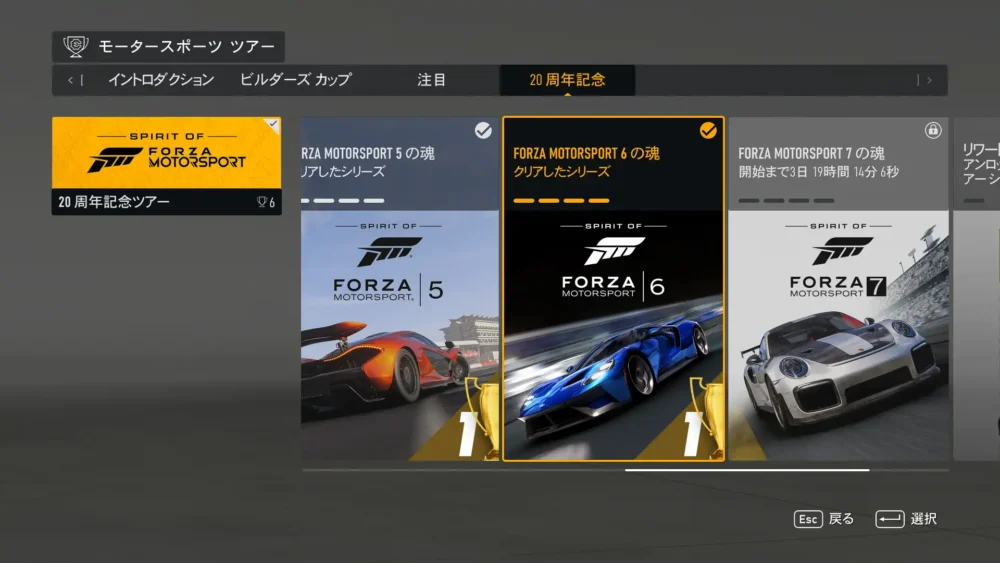Viewport: 1000px width, 563px height.
Task: Click the left arrow of the tab bar
Action: pyautogui.click(x=74, y=80)
